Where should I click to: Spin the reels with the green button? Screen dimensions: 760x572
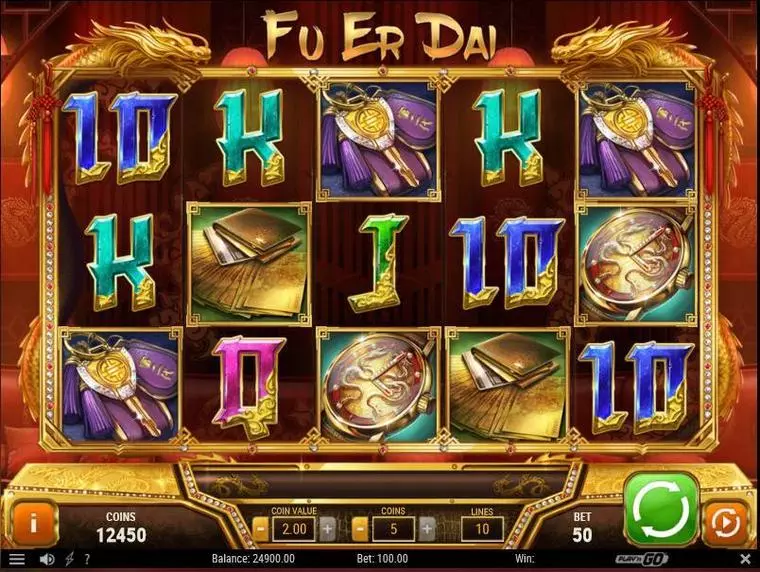[x=661, y=509]
